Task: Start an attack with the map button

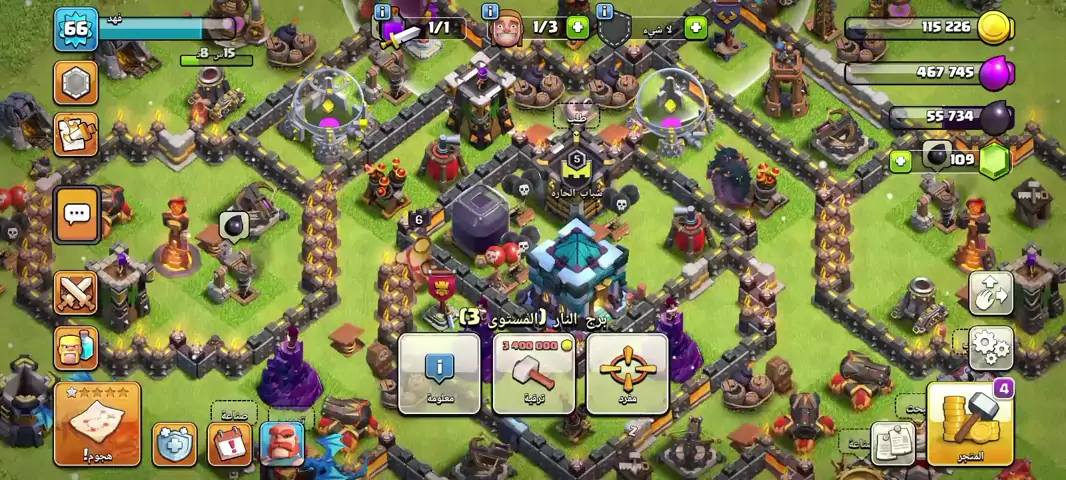Action: pyautogui.click(x=97, y=423)
